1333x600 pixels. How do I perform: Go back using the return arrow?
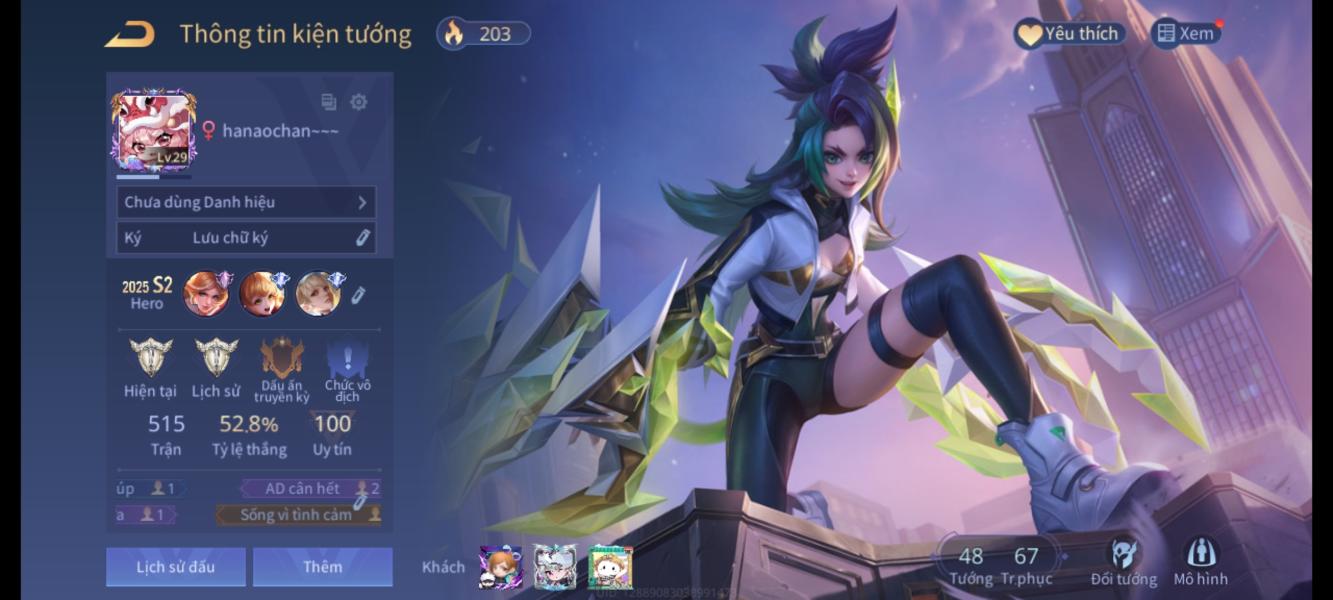[130, 34]
